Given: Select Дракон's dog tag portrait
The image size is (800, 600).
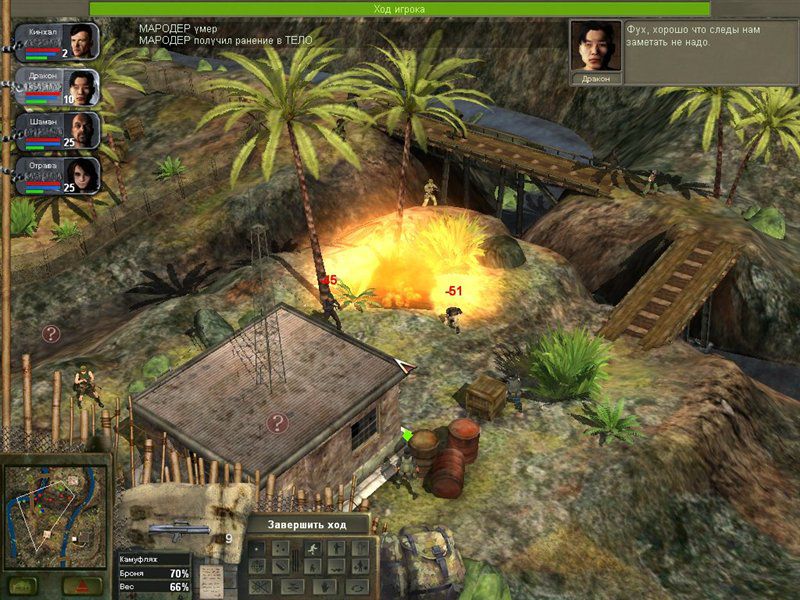Looking at the screenshot, I should pyautogui.click(x=58, y=87).
